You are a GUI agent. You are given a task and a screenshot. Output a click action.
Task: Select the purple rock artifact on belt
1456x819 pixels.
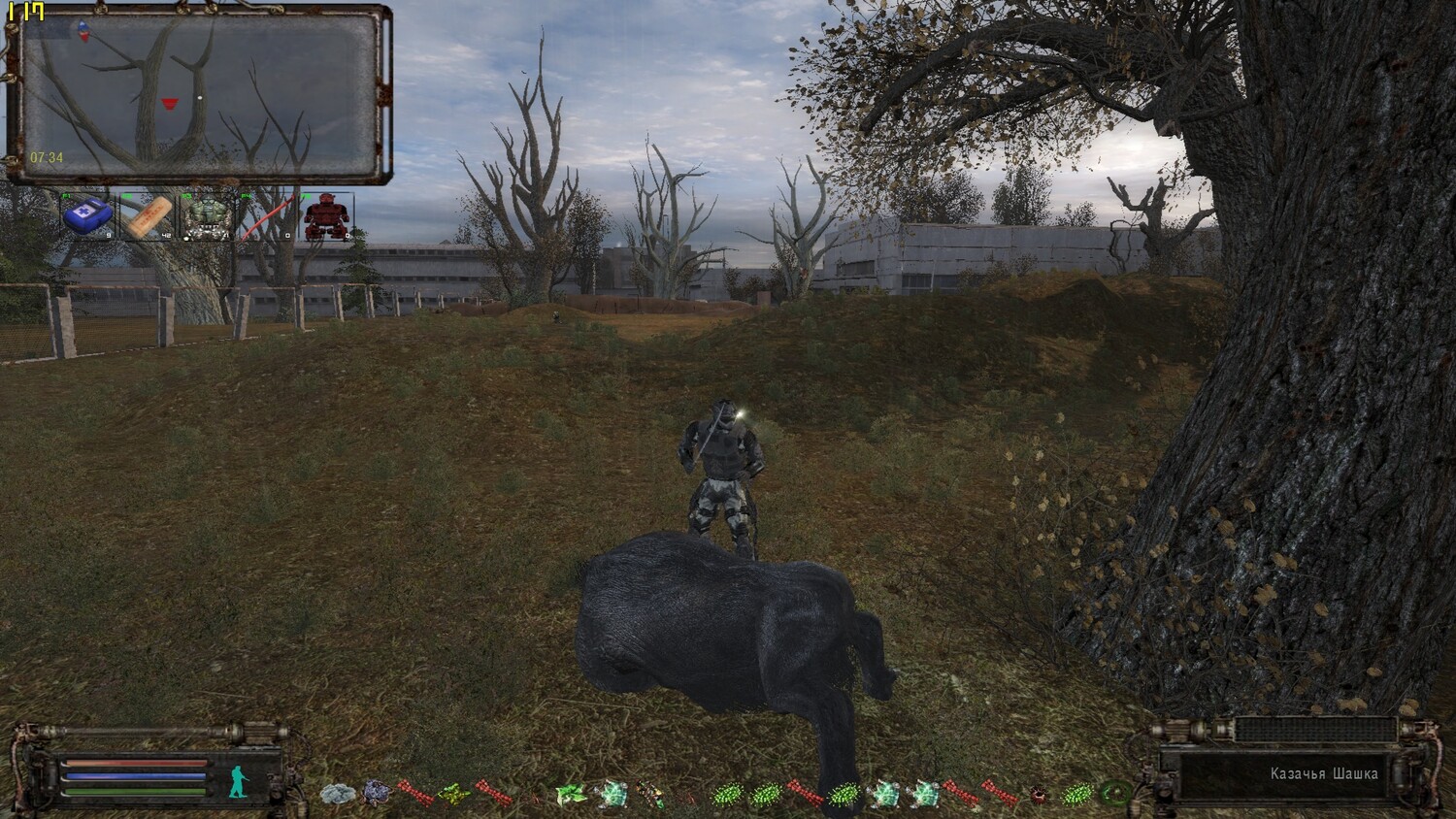click(x=376, y=795)
